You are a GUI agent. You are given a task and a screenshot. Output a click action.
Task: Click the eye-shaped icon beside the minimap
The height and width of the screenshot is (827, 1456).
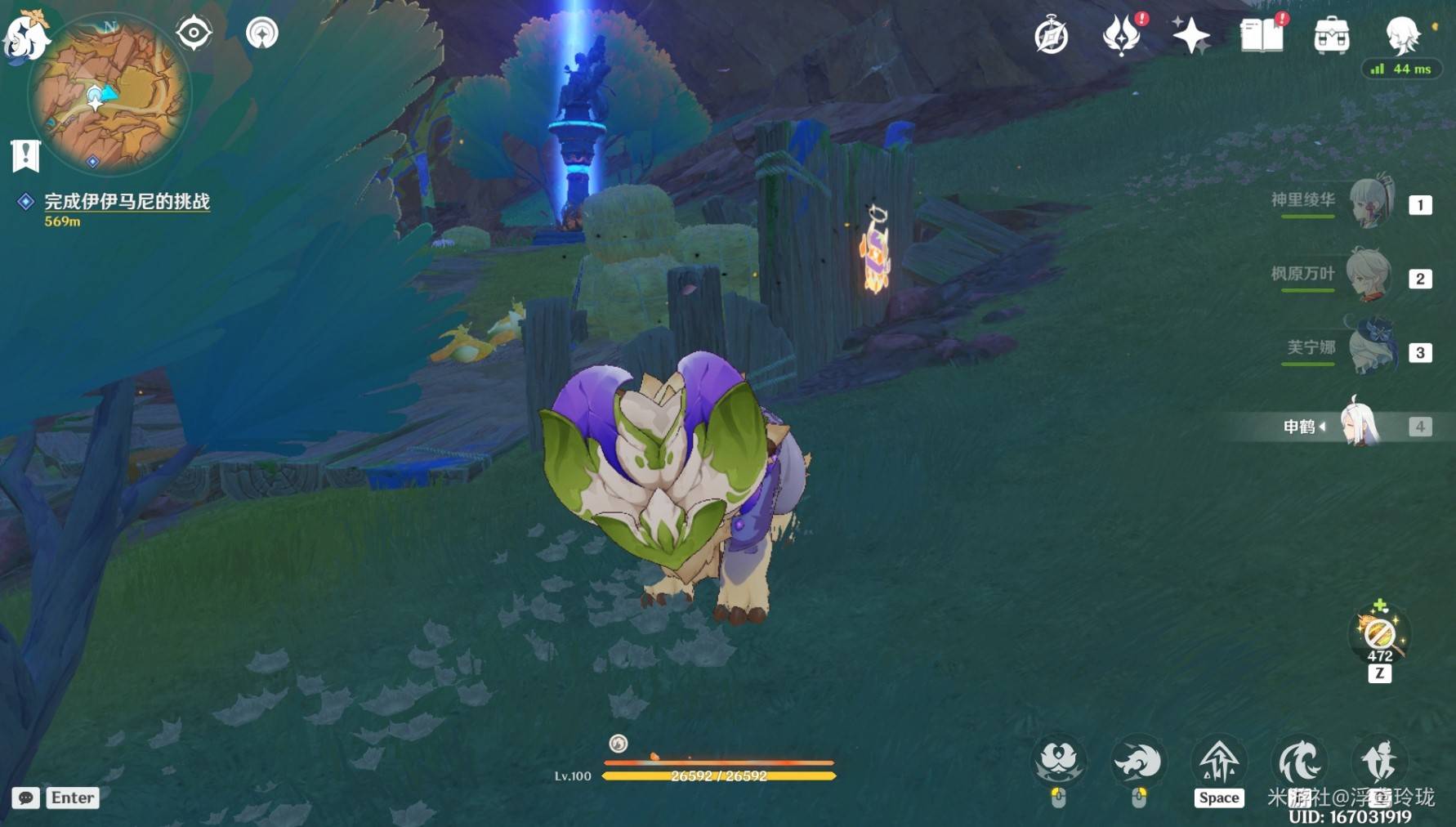tap(194, 34)
